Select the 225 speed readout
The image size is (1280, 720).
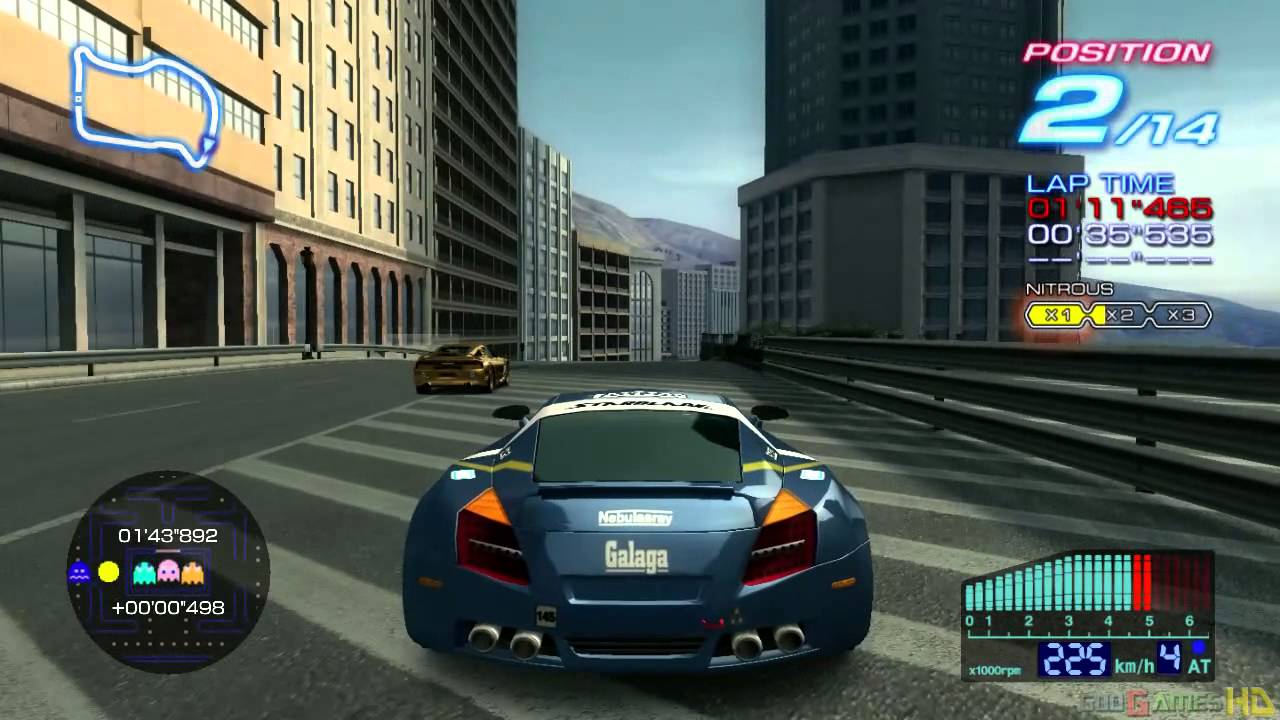click(1074, 659)
